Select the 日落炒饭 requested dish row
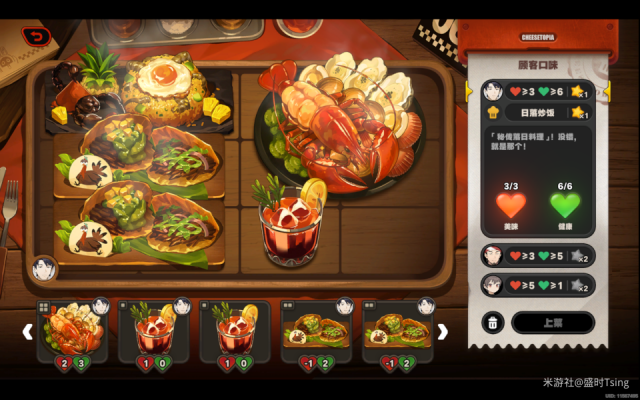This screenshot has width=640, height=400. 537,113
